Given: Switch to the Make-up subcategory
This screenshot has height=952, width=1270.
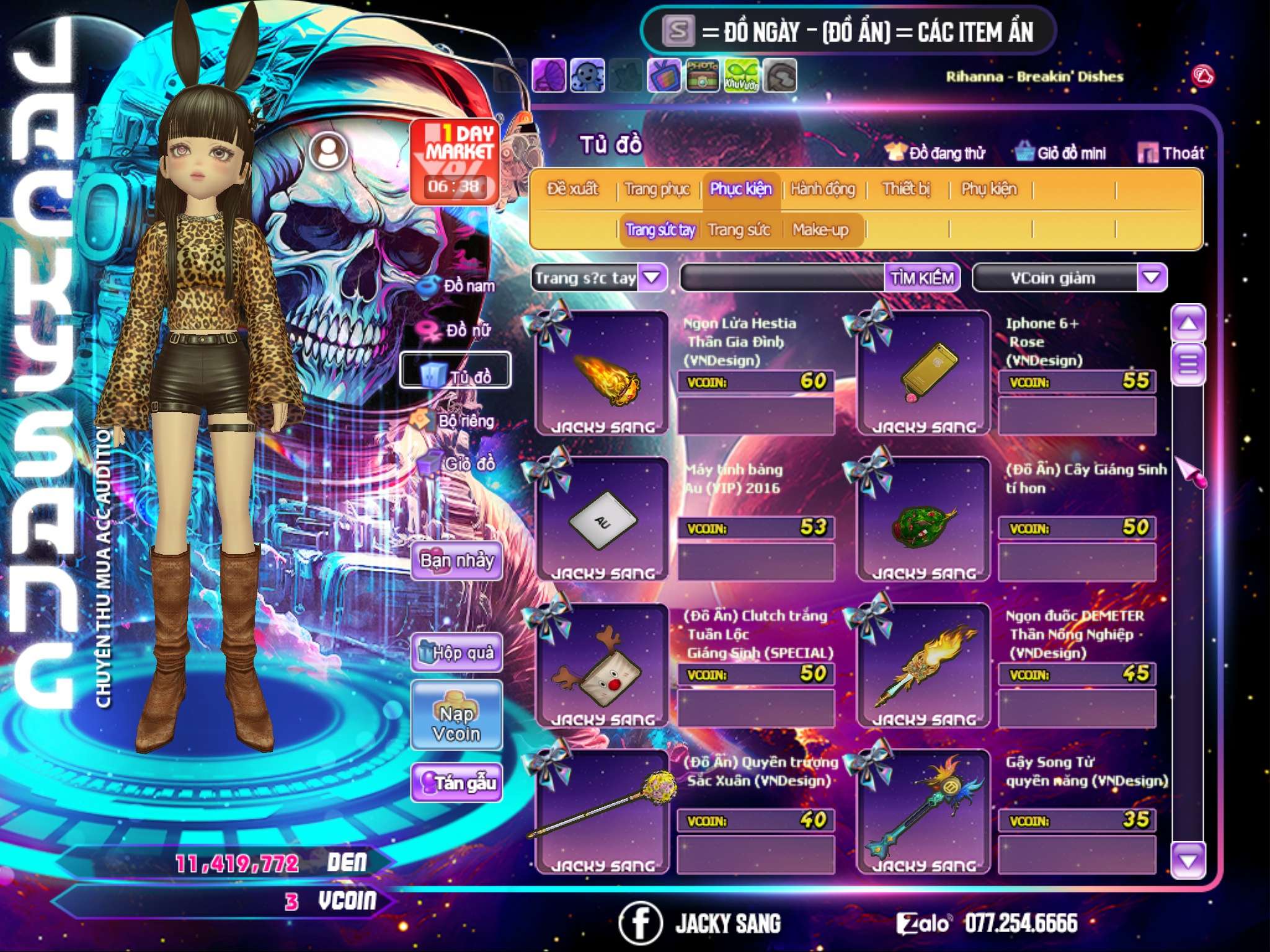Looking at the screenshot, I should (x=820, y=230).
